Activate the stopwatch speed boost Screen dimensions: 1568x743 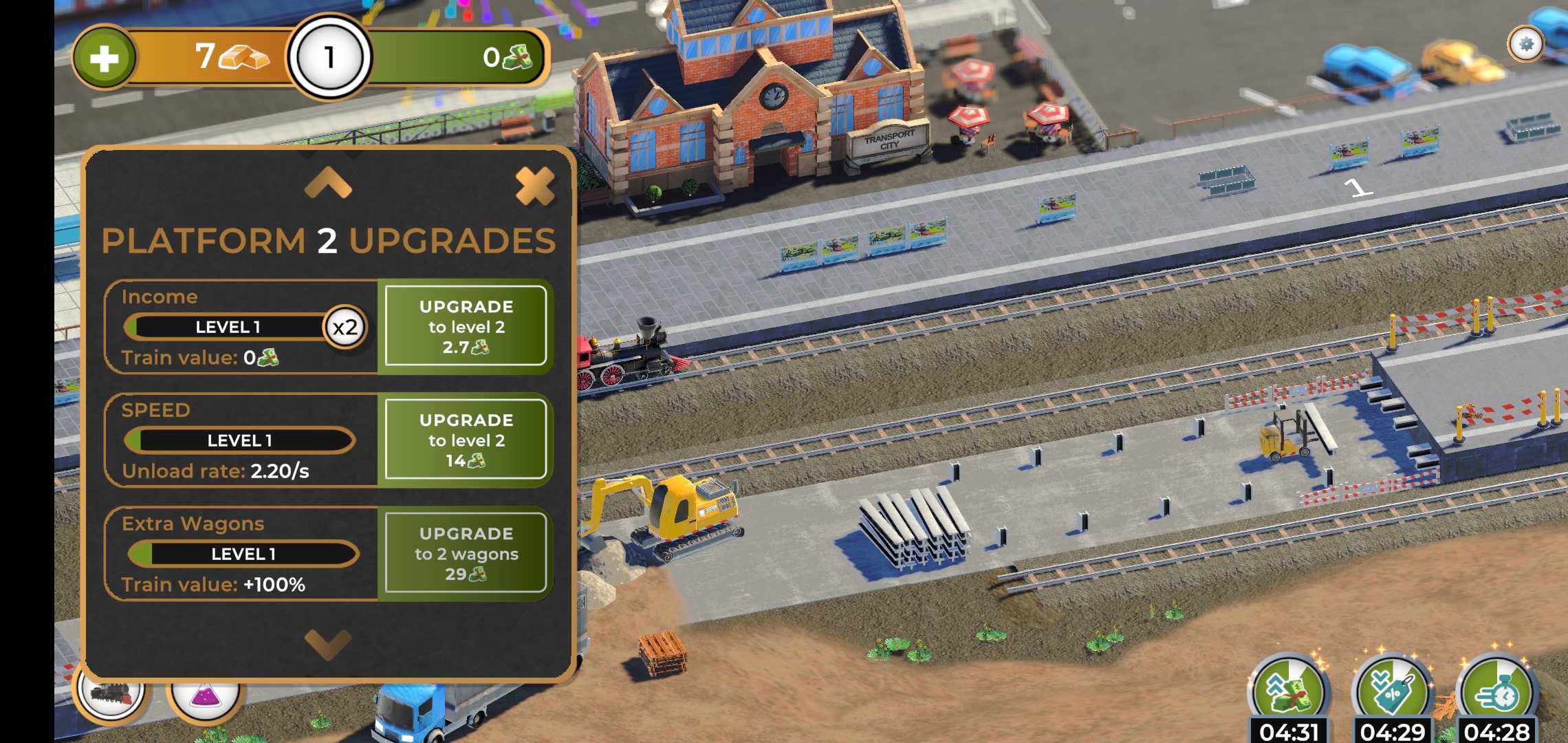click(x=1496, y=691)
